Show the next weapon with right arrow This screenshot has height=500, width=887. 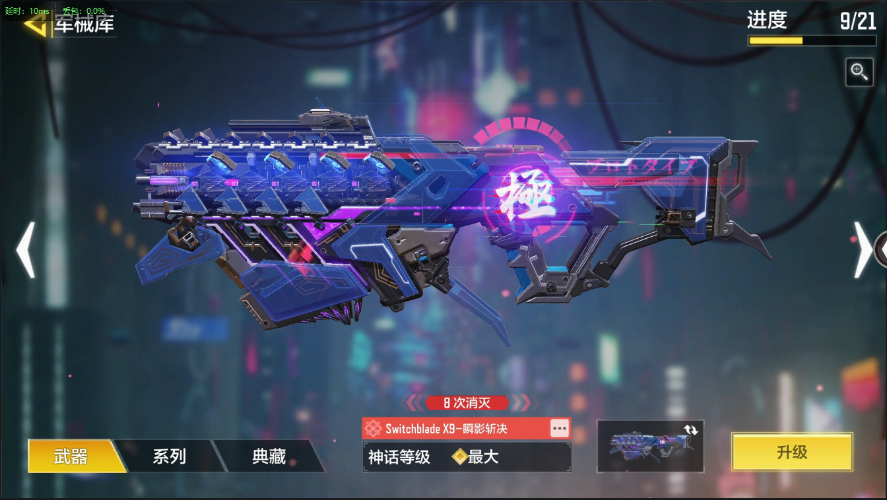862,249
